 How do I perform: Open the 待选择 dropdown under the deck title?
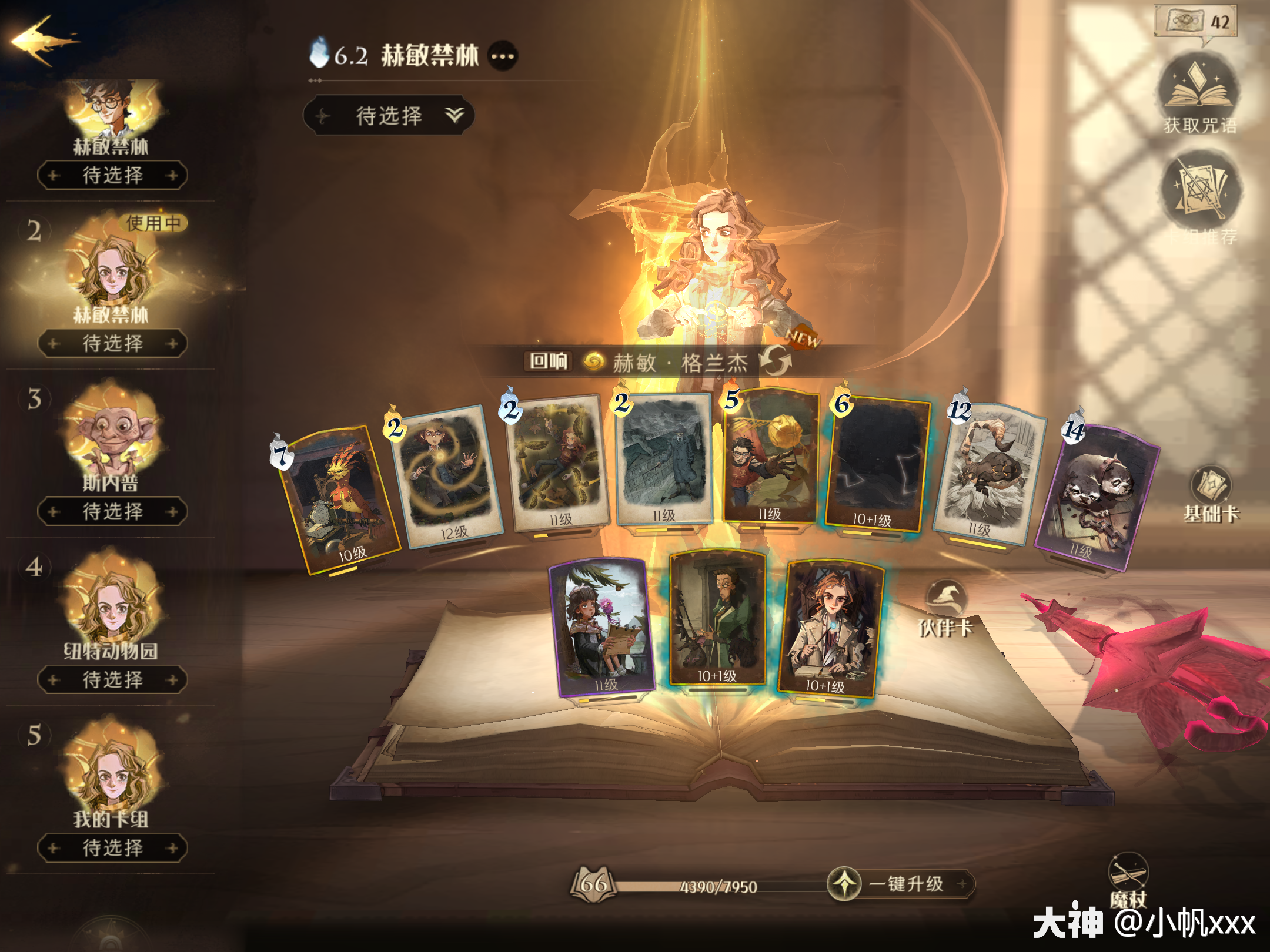coord(389,115)
